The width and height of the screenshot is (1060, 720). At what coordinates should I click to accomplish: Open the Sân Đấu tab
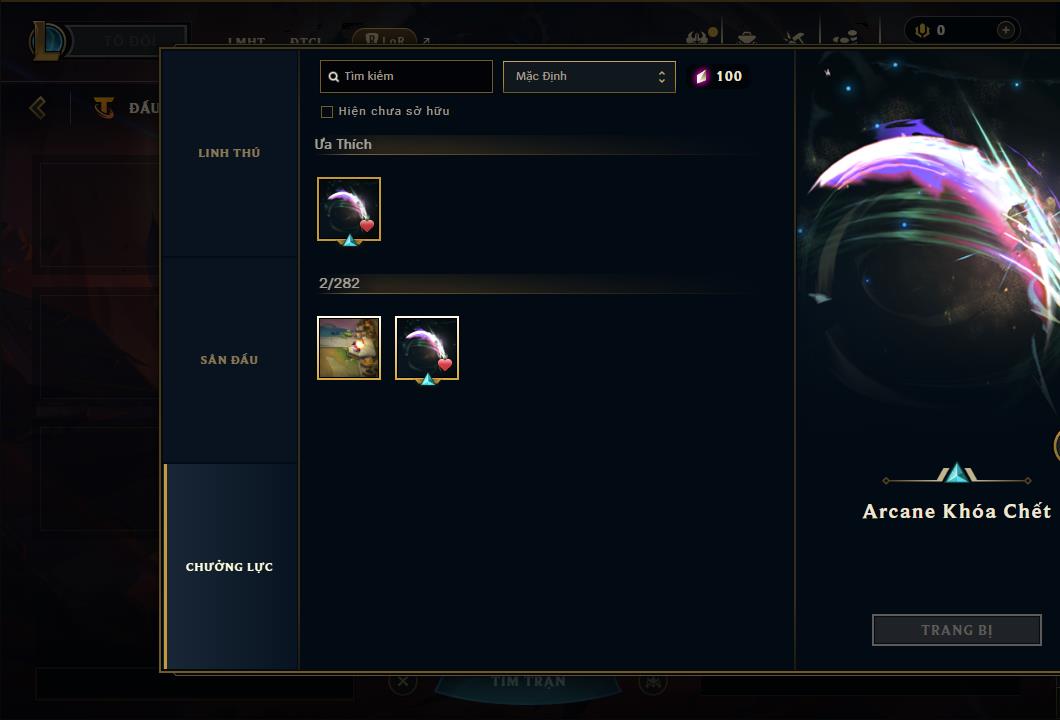229,360
